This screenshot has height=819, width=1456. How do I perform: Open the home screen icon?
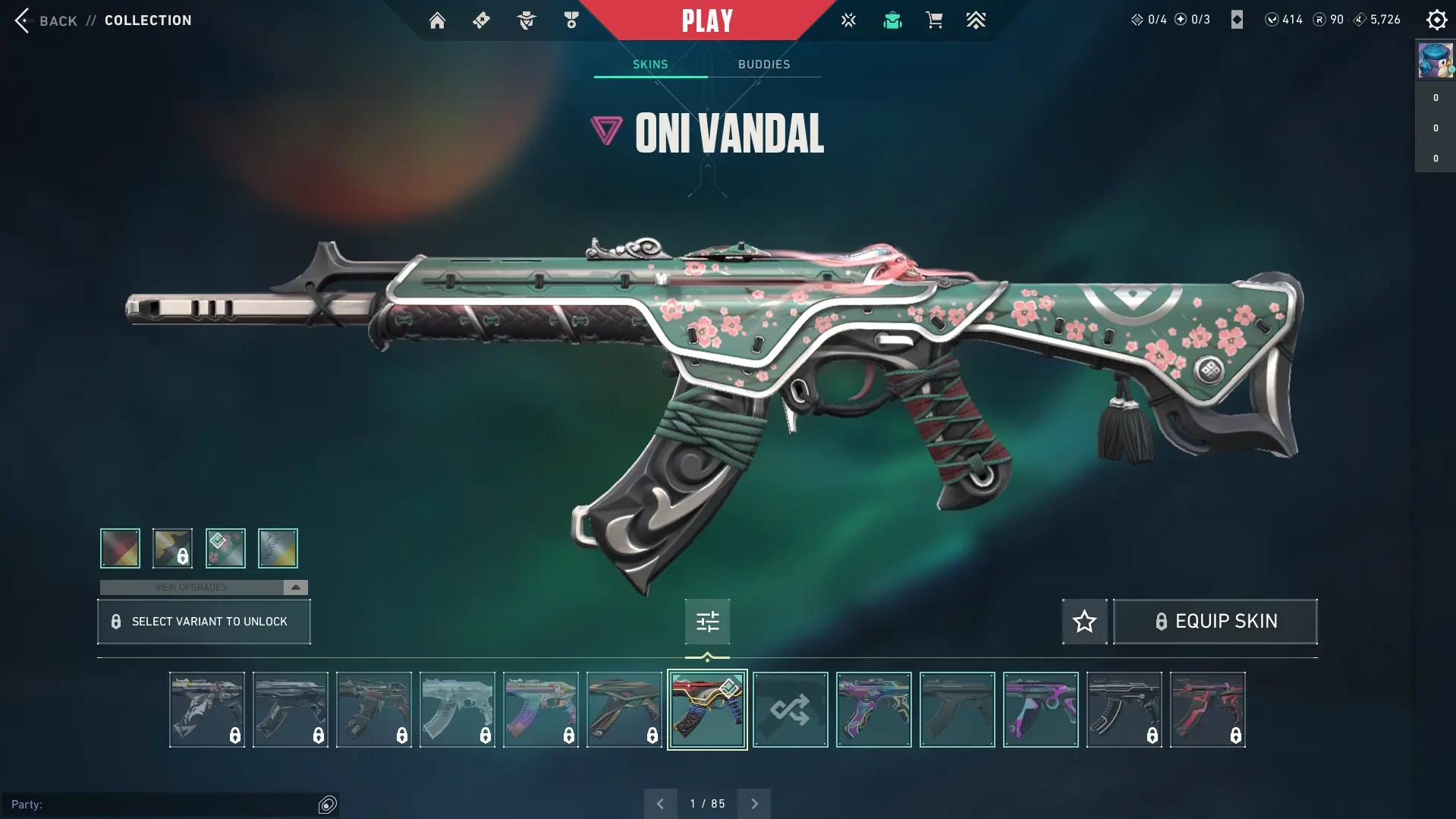tap(437, 20)
